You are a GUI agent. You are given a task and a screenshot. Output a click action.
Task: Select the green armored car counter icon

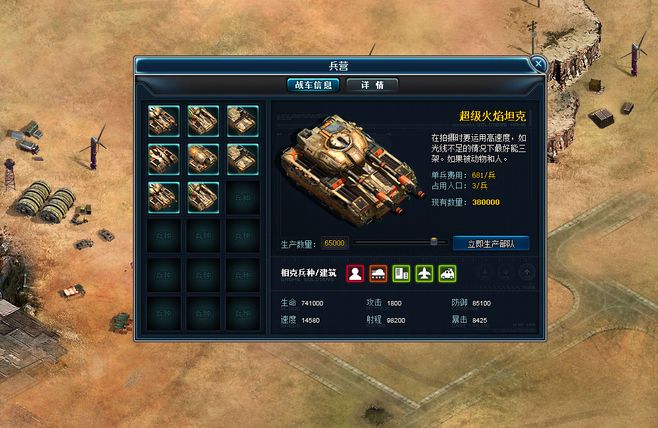pyautogui.click(x=447, y=272)
